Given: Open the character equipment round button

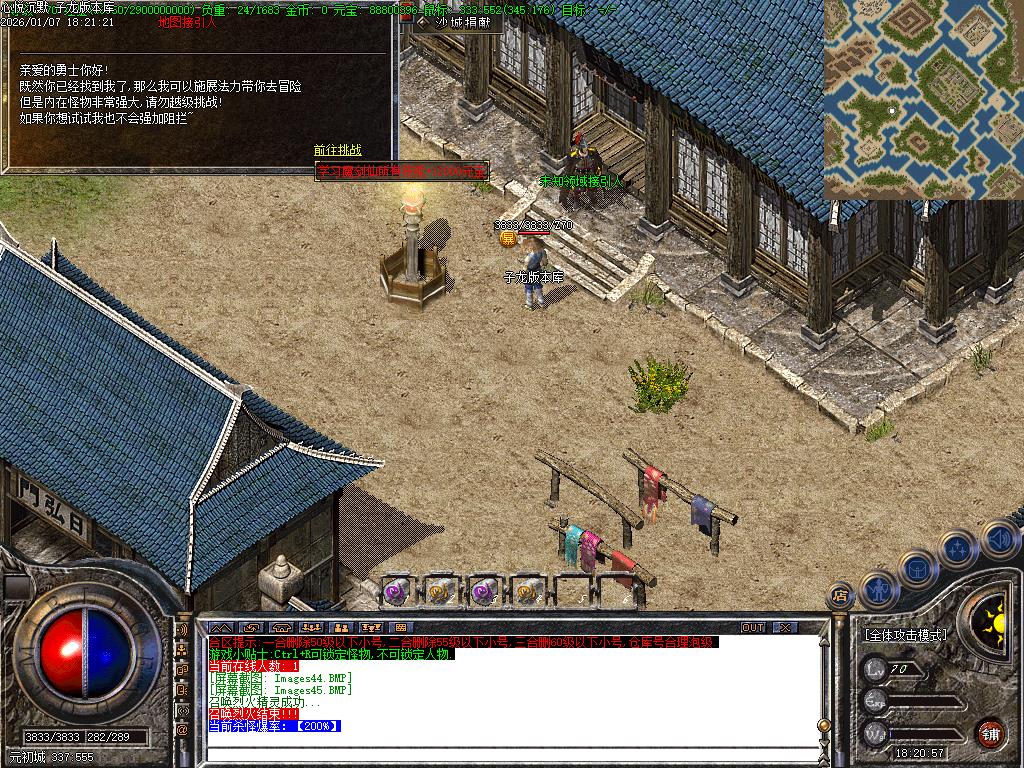Looking at the screenshot, I should 878,590.
